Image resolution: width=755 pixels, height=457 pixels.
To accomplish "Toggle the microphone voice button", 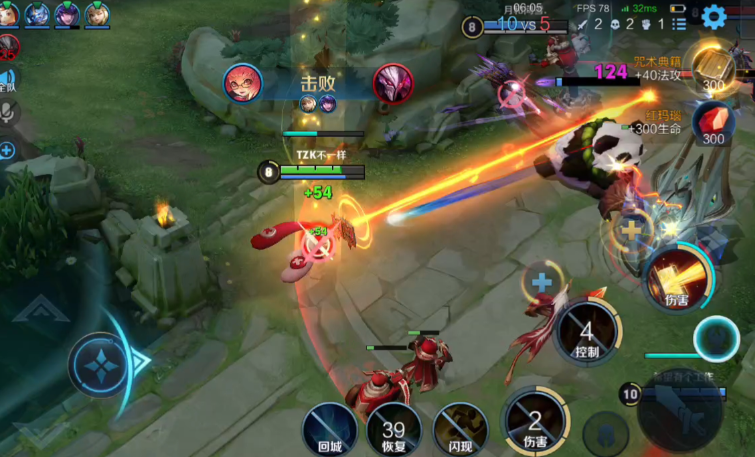I will 7,112.
